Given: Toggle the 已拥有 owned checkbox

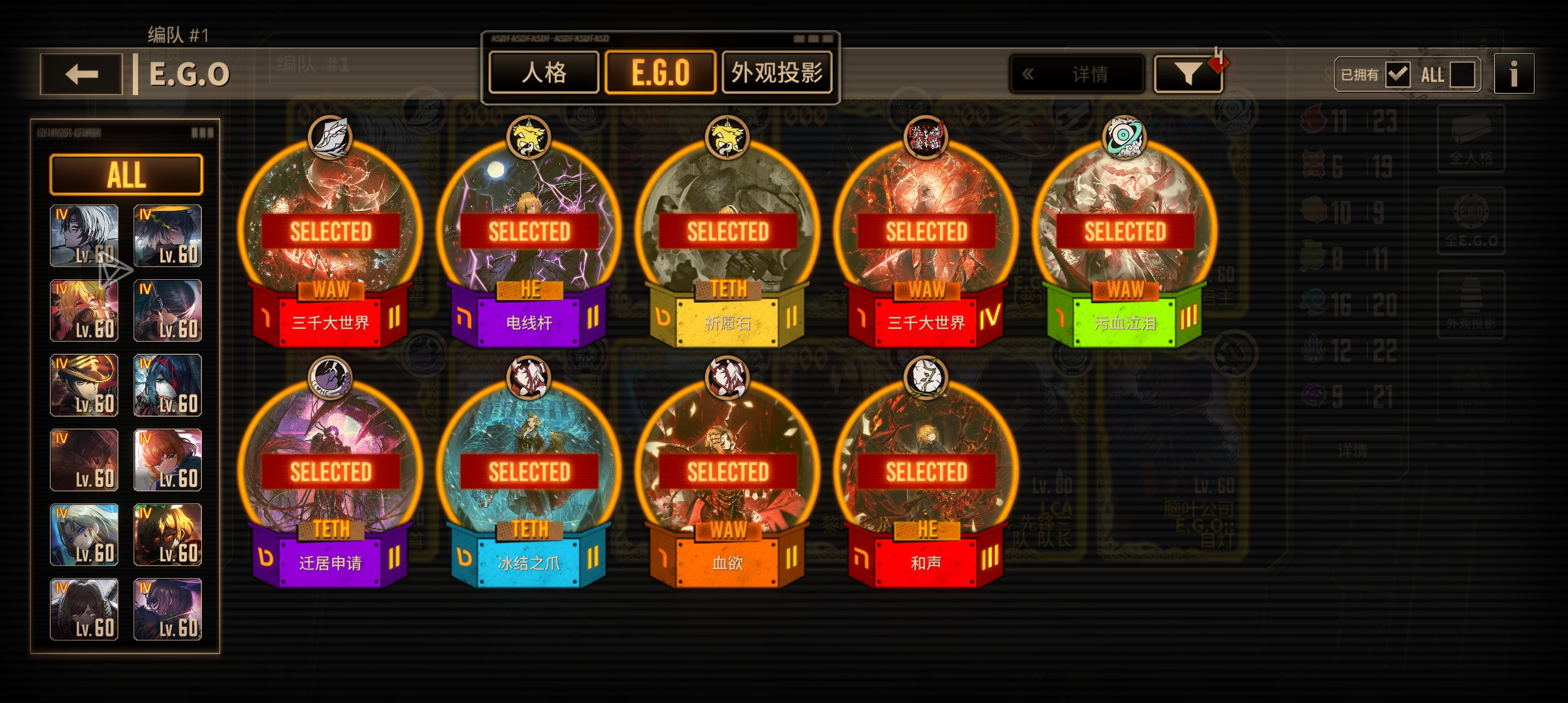Looking at the screenshot, I should click(x=1397, y=75).
